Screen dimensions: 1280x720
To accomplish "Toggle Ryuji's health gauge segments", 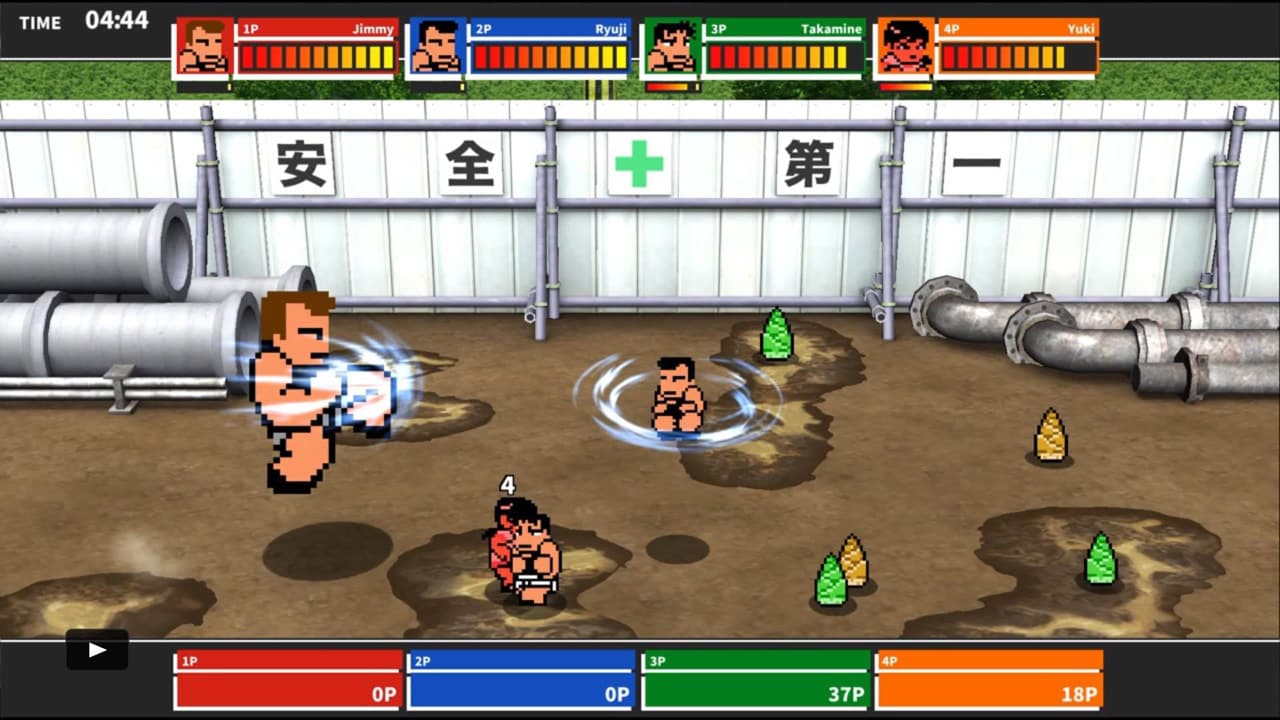I will pyautogui.click(x=549, y=57).
